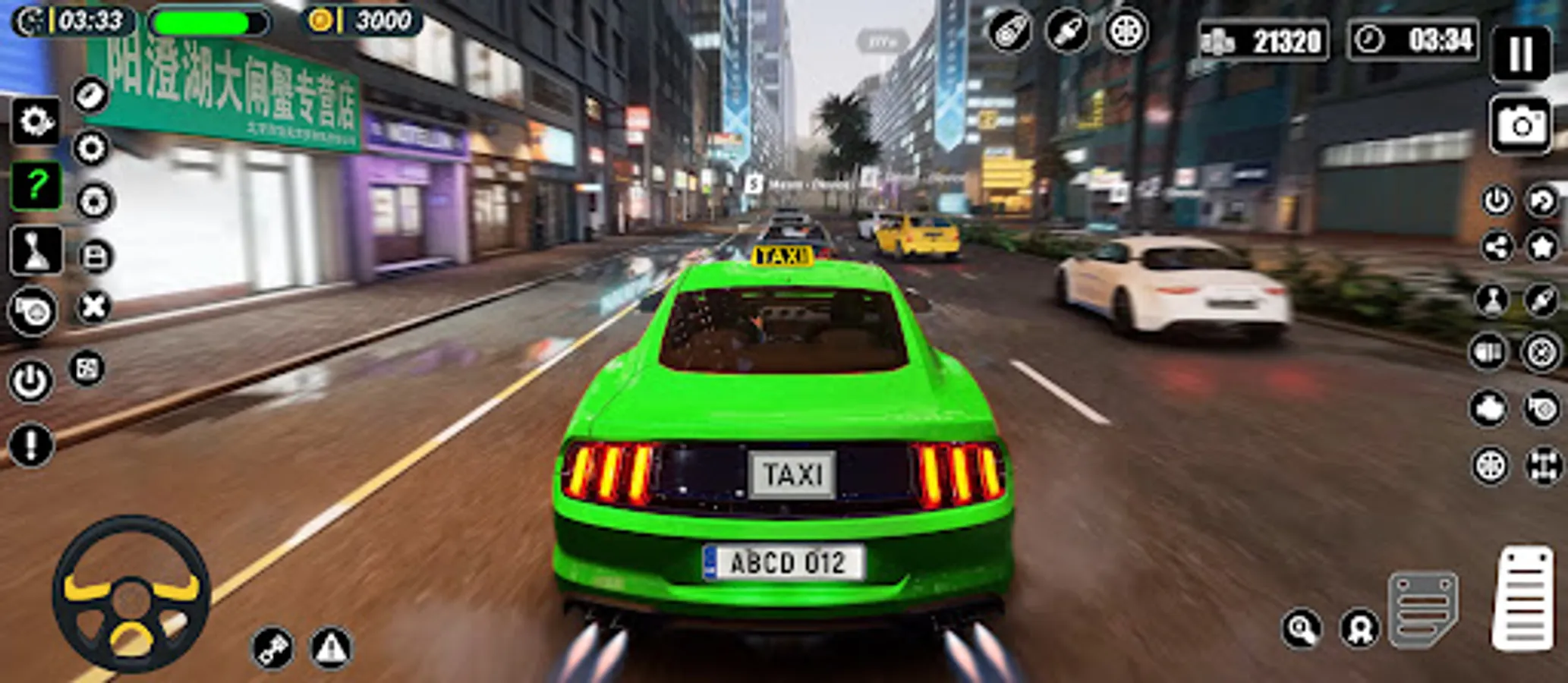Toggle the headlights icon on right panel
Screen dimensions: 1568x683
coord(1488,350)
